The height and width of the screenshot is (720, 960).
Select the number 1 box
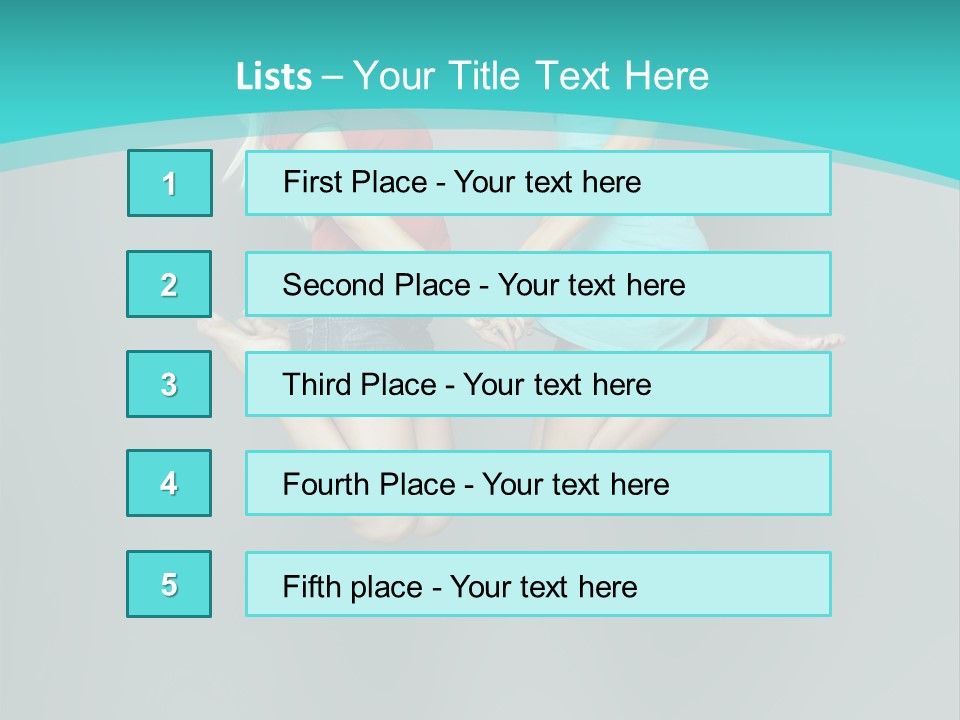point(170,183)
